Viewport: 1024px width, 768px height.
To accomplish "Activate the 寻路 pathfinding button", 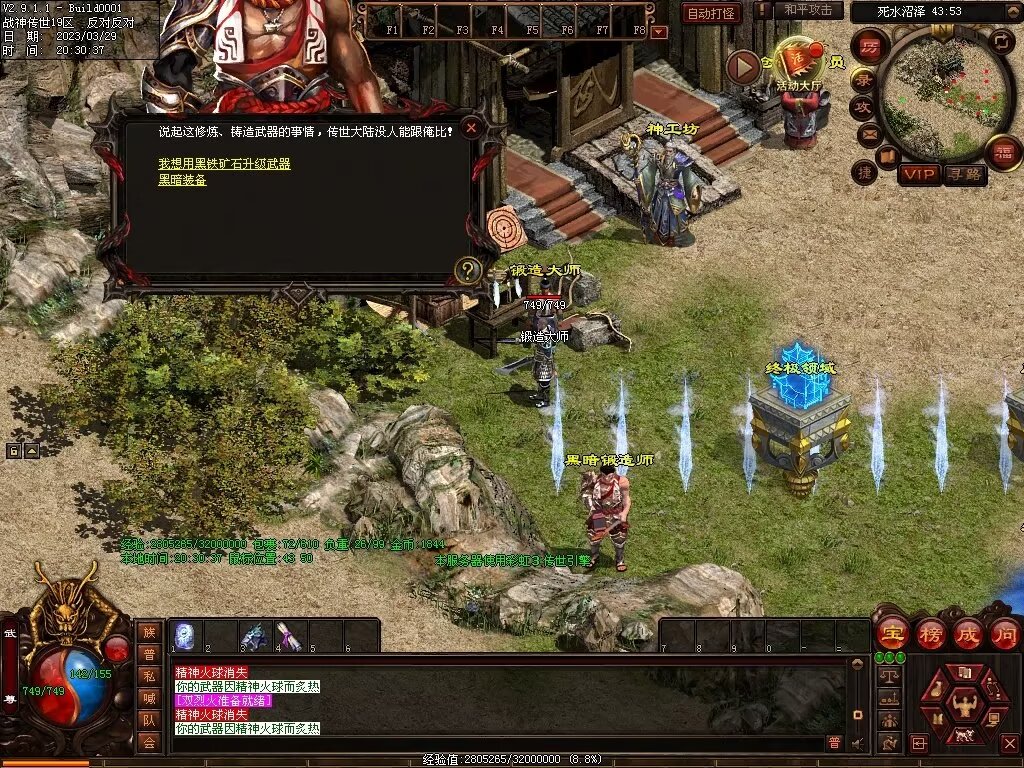I will click(964, 174).
